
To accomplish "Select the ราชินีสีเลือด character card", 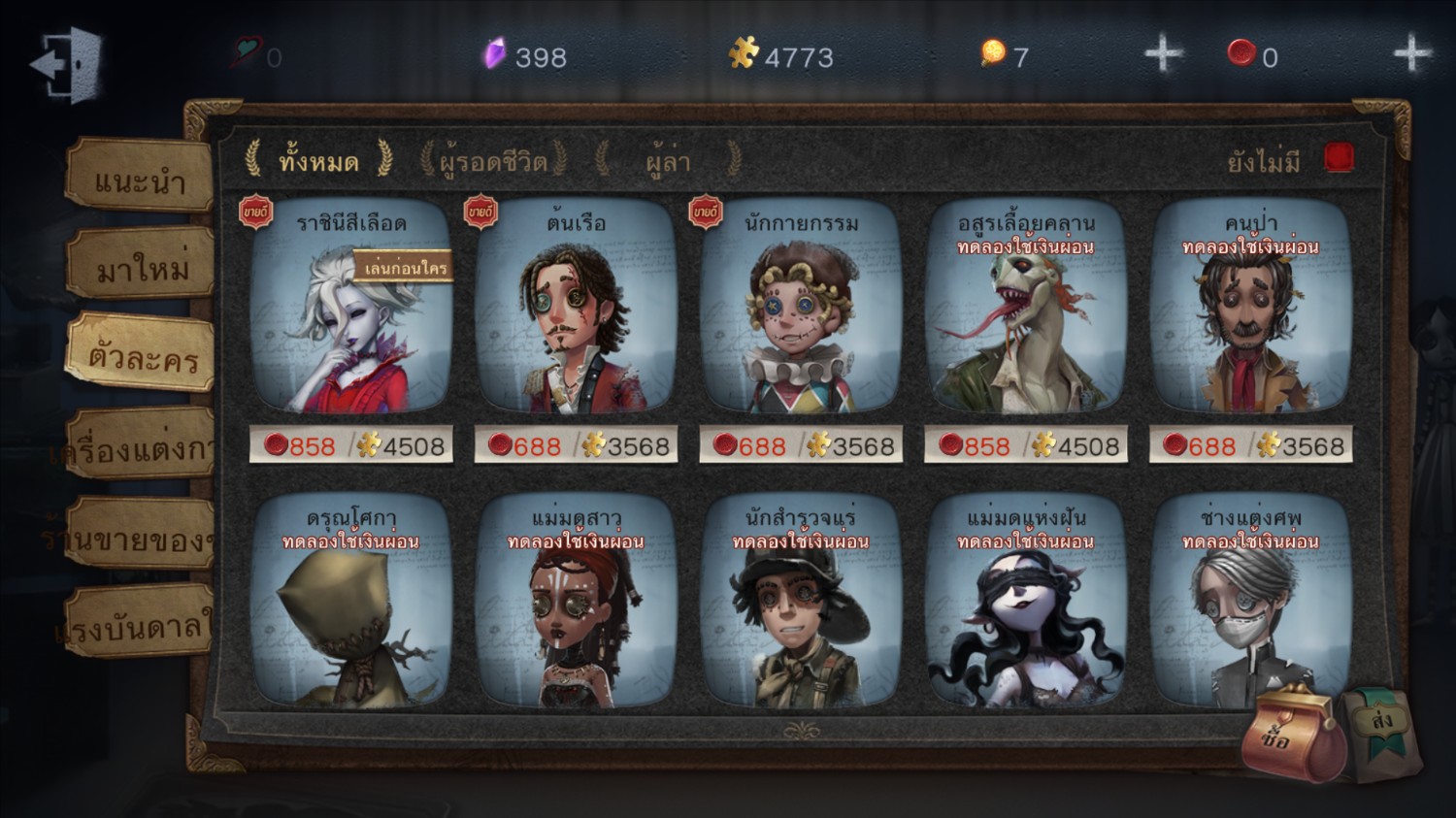I will (x=350, y=311).
